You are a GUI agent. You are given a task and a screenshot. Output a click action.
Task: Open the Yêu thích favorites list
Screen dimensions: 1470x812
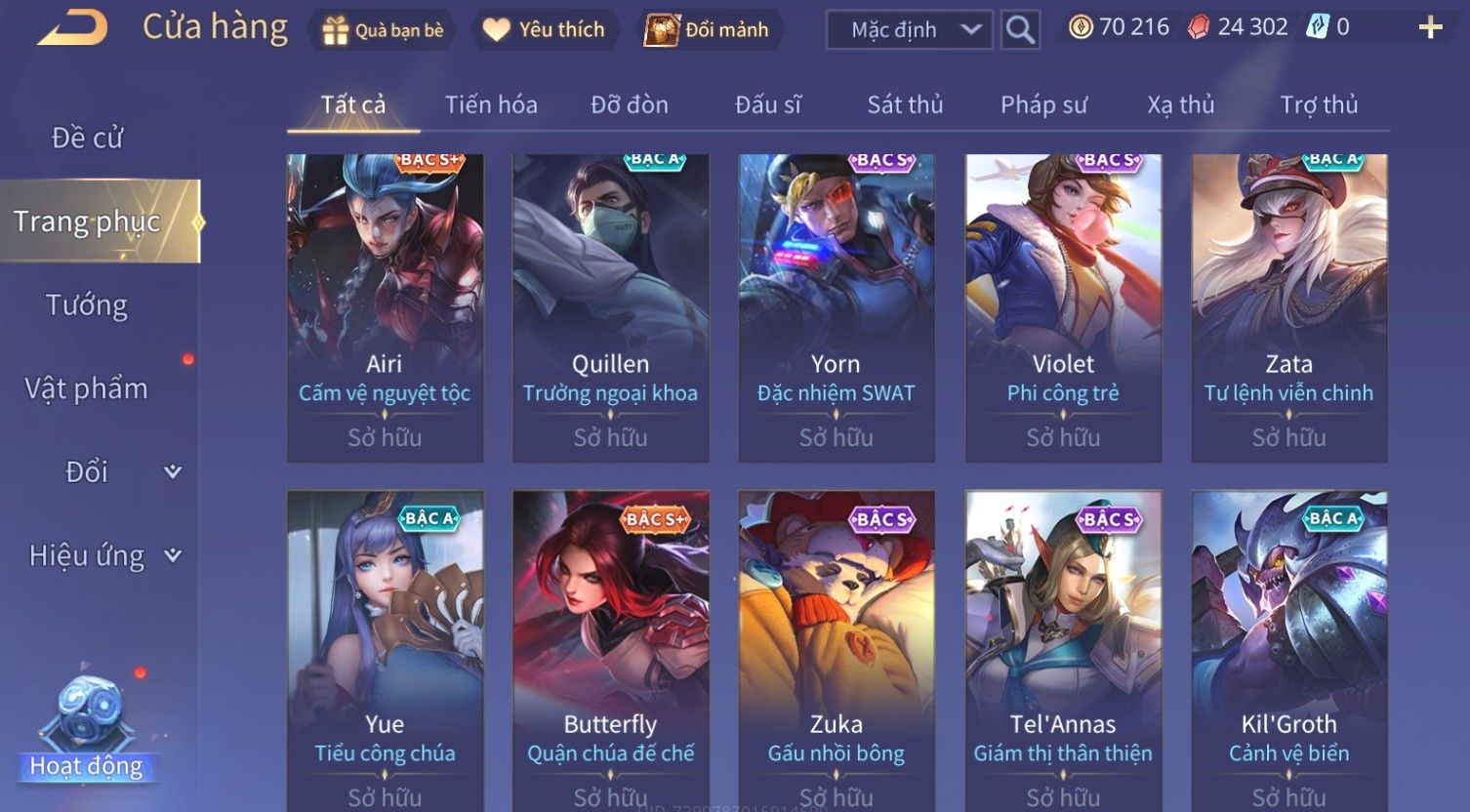point(544,30)
